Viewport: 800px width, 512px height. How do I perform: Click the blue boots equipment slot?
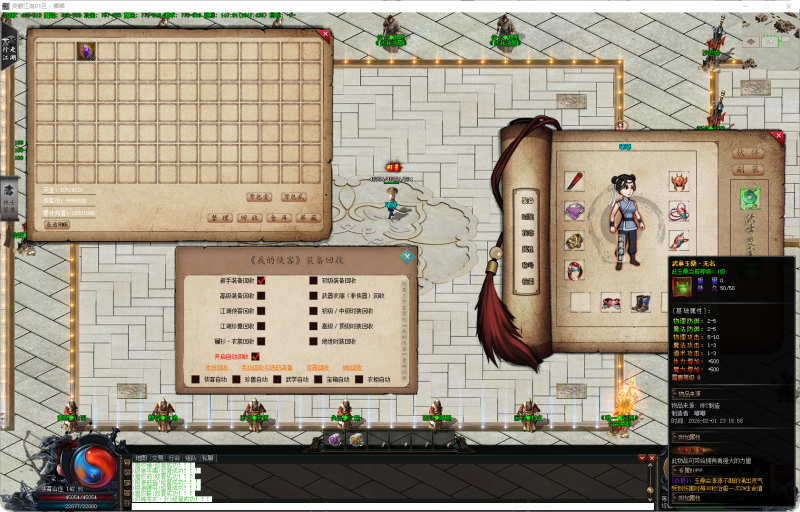640,300
